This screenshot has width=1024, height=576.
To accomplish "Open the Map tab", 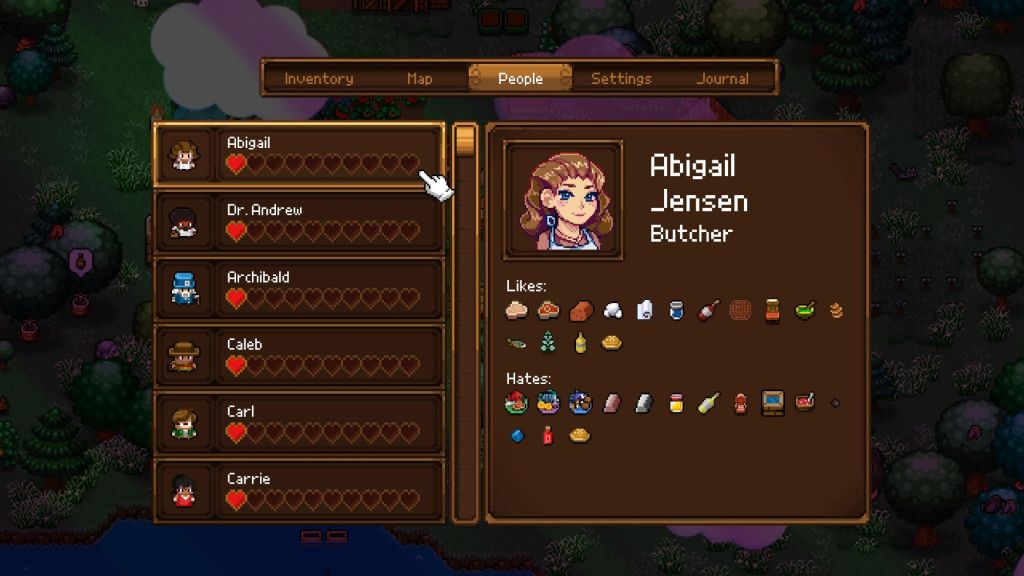I will coord(420,79).
